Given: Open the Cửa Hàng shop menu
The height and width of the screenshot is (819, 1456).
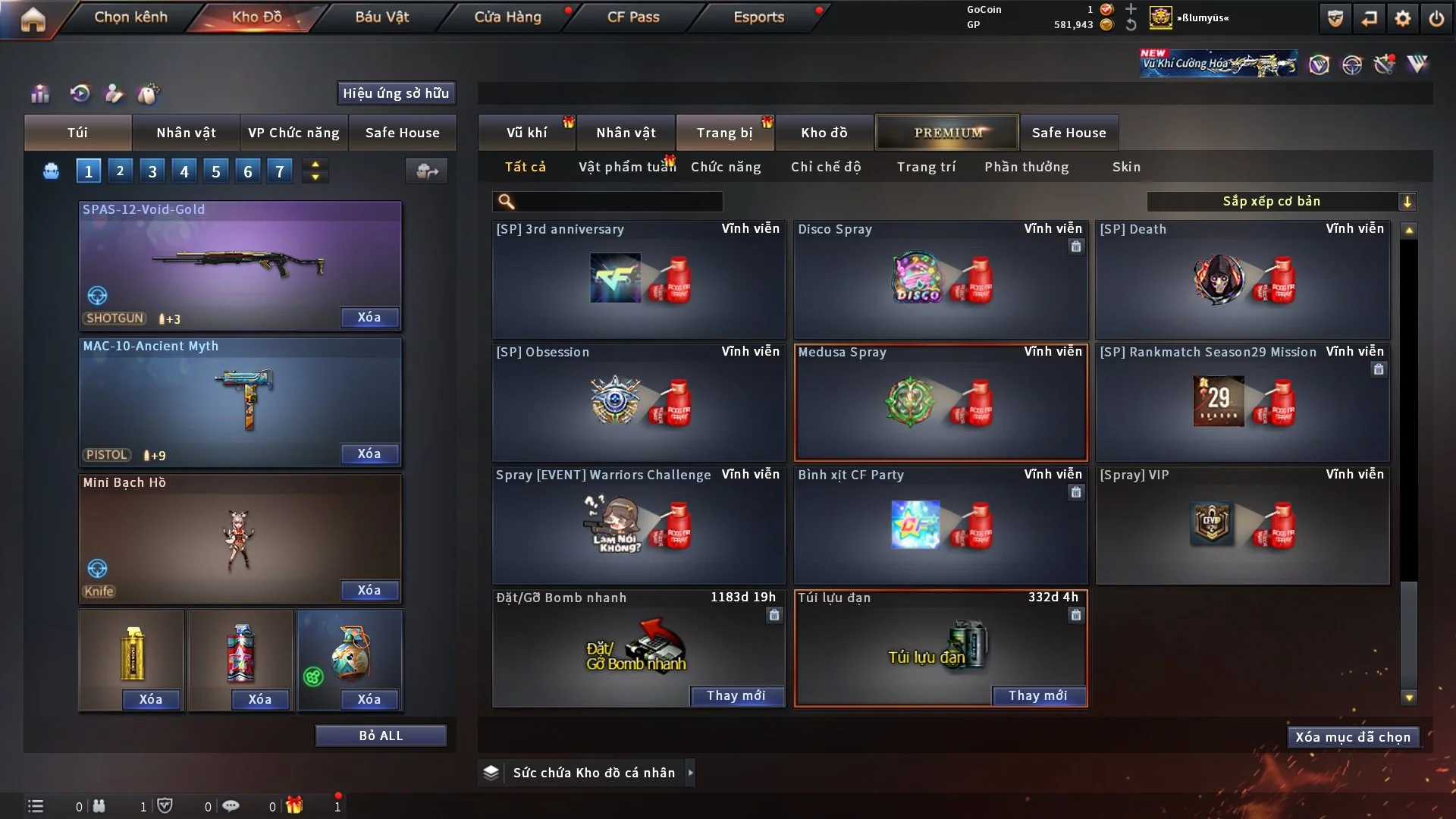Looking at the screenshot, I should pyautogui.click(x=507, y=17).
